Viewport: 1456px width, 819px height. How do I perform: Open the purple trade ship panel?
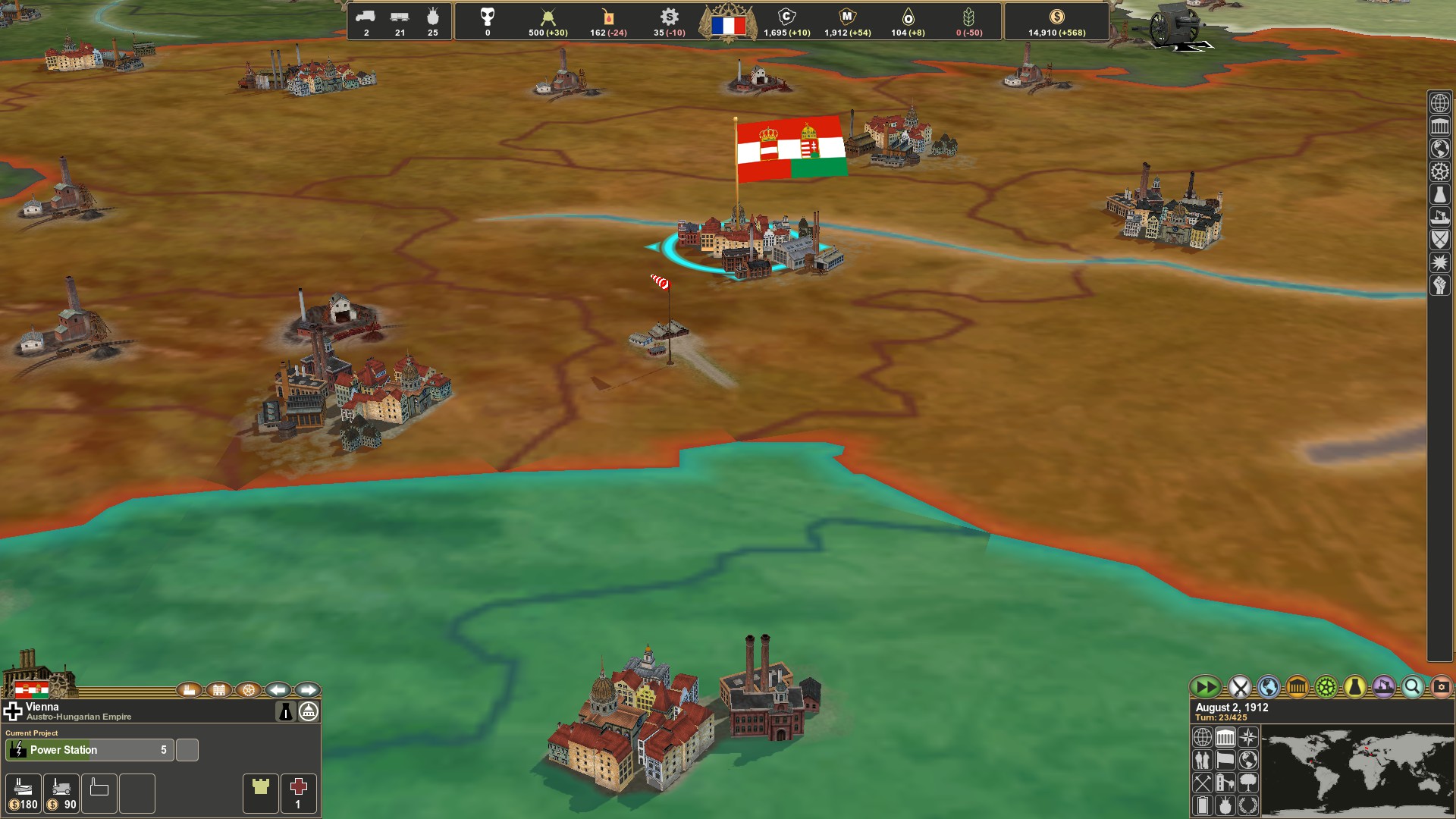[1382, 687]
